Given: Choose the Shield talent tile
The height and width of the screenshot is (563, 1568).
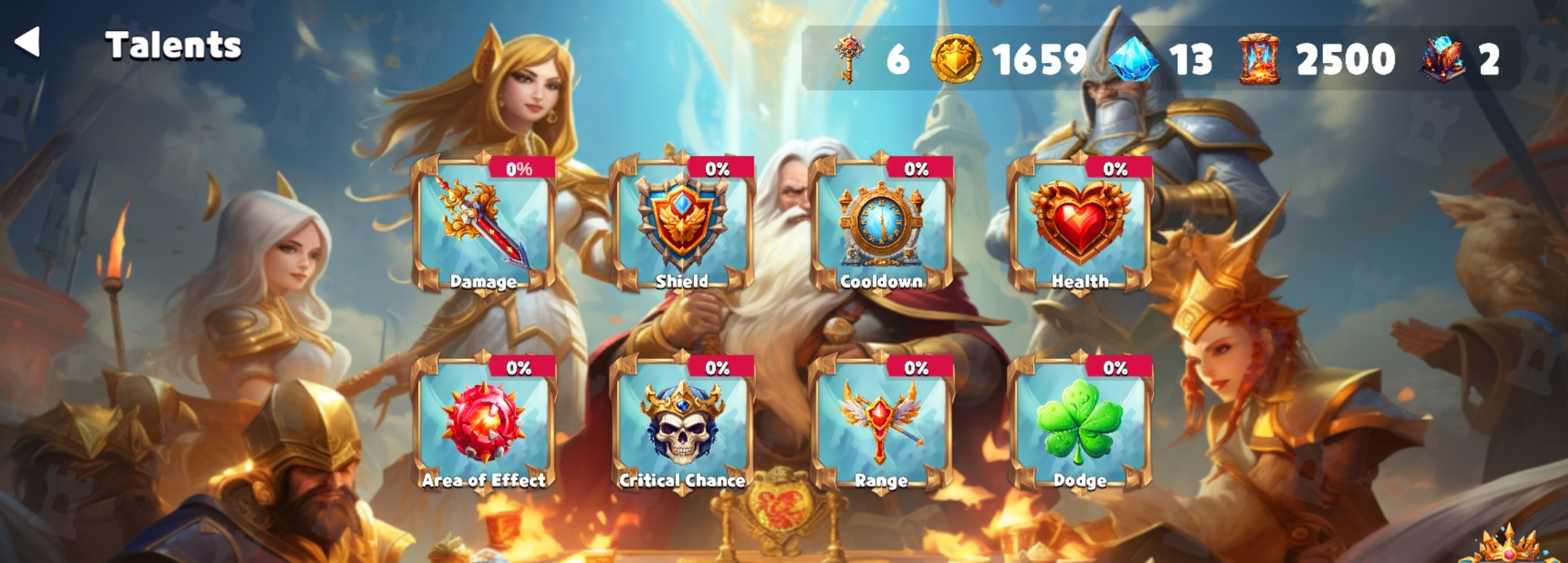Looking at the screenshot, I should [x=682, y=224].
